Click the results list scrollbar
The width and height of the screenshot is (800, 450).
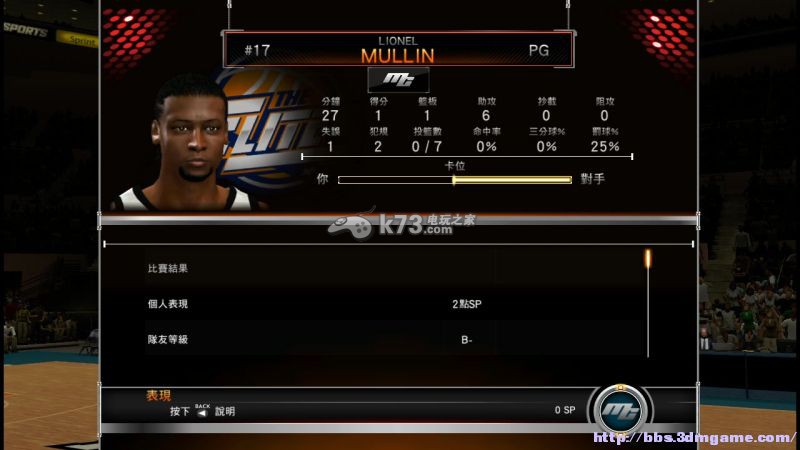click(648, 300)
